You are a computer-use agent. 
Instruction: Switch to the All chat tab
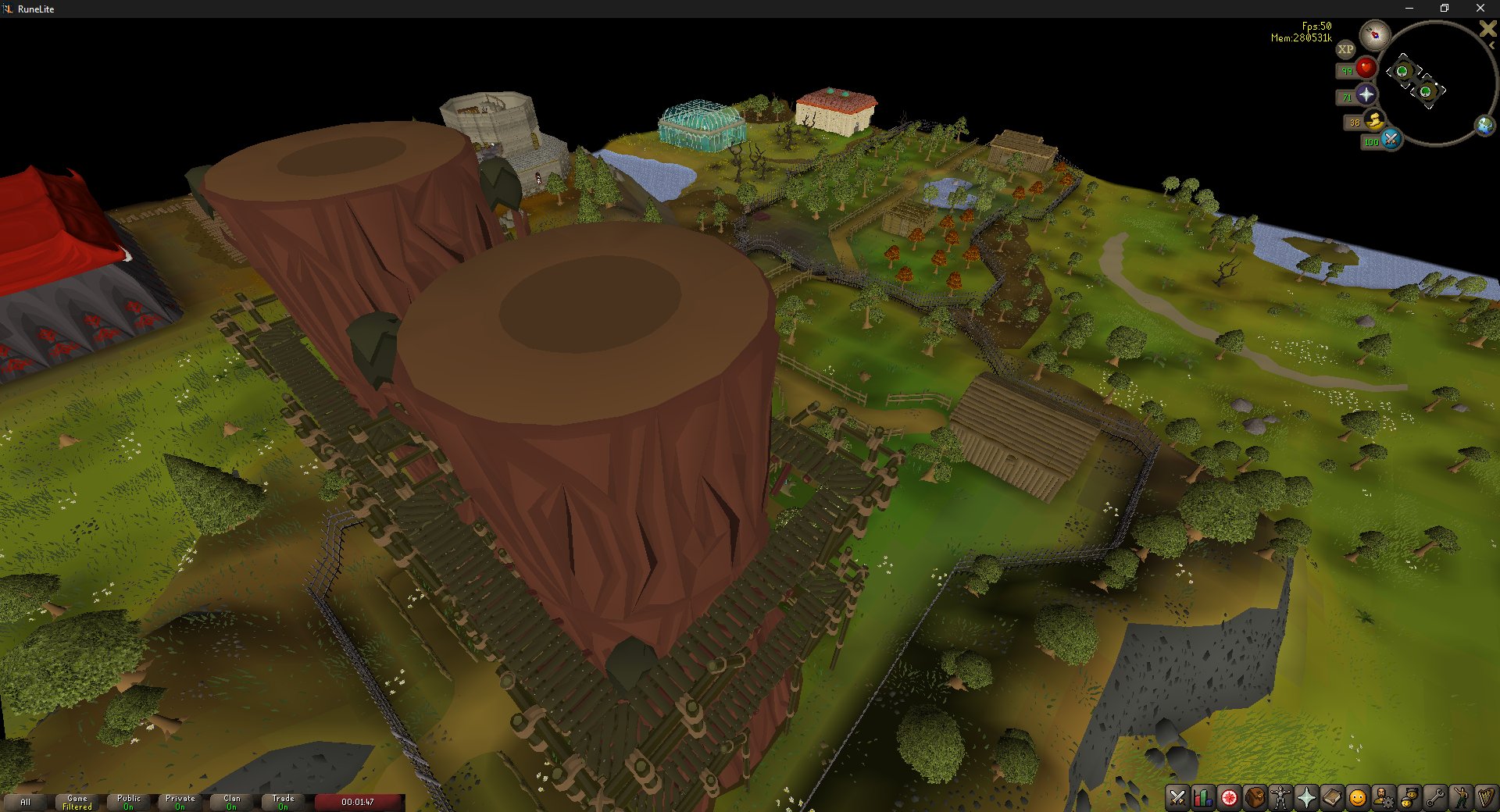coord(26,802)
